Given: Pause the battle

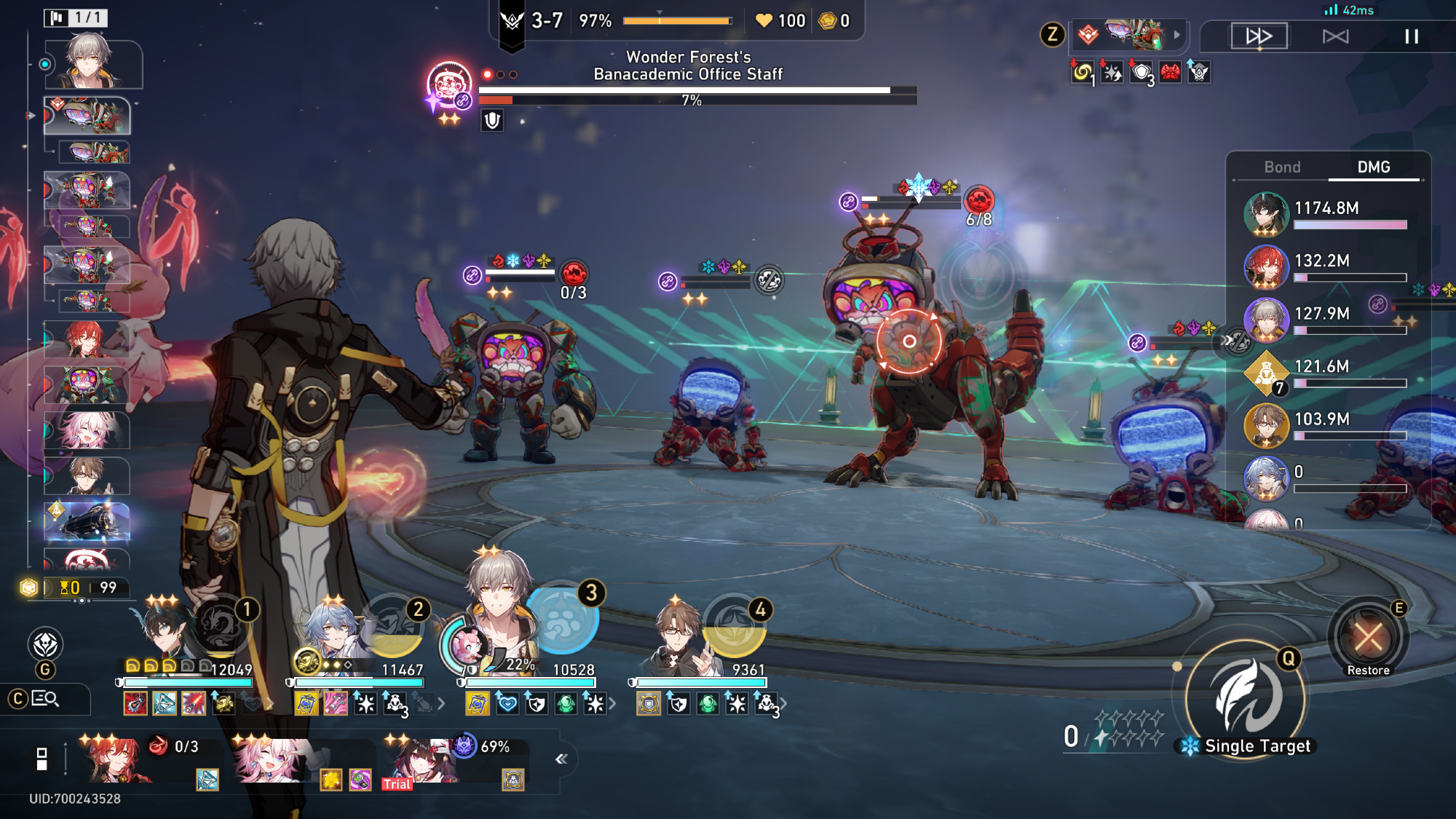Looking at the screenshot, I should coord(1411,36).
